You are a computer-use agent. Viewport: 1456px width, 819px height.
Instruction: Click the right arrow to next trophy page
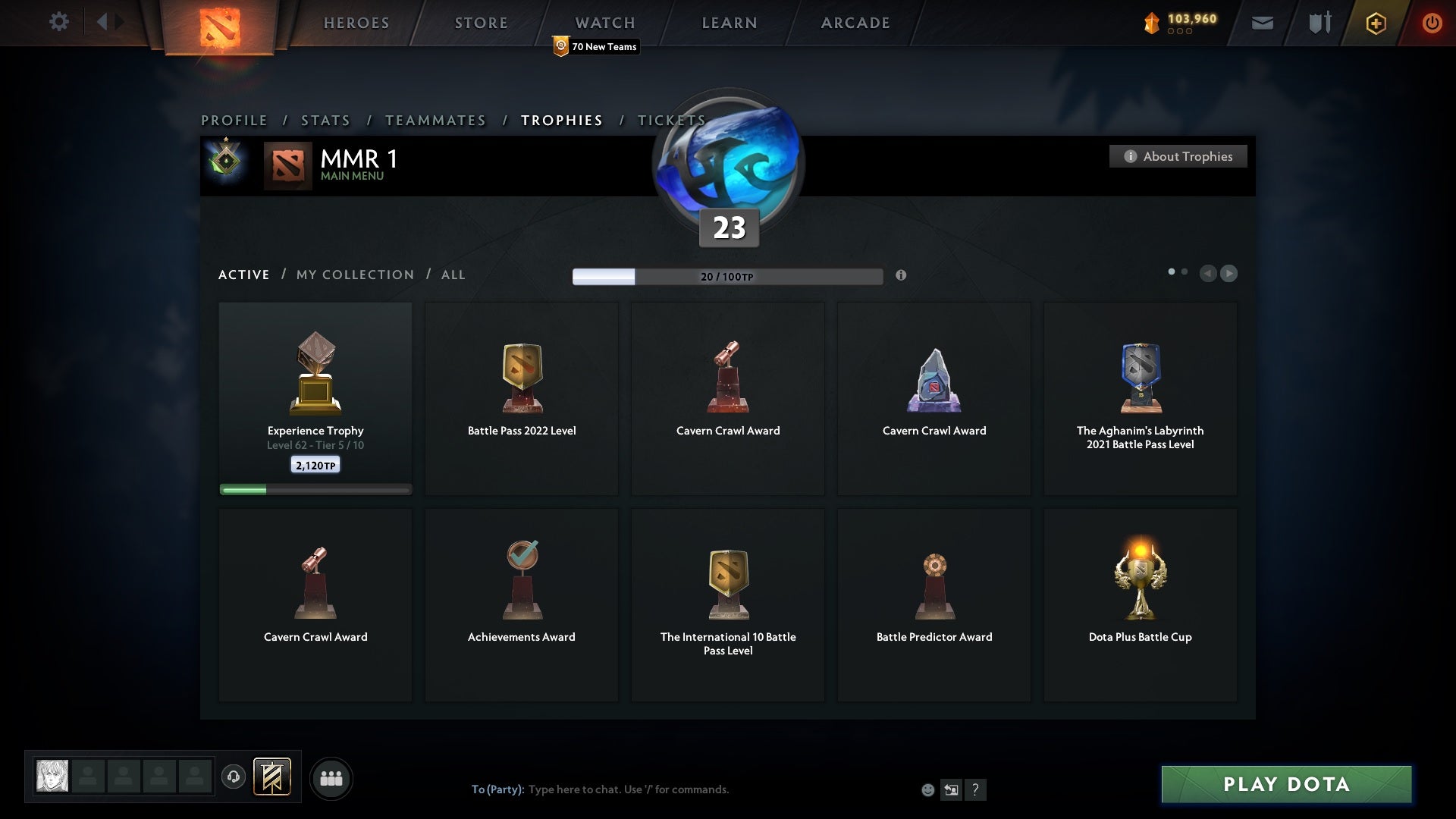pos(1229,274)
